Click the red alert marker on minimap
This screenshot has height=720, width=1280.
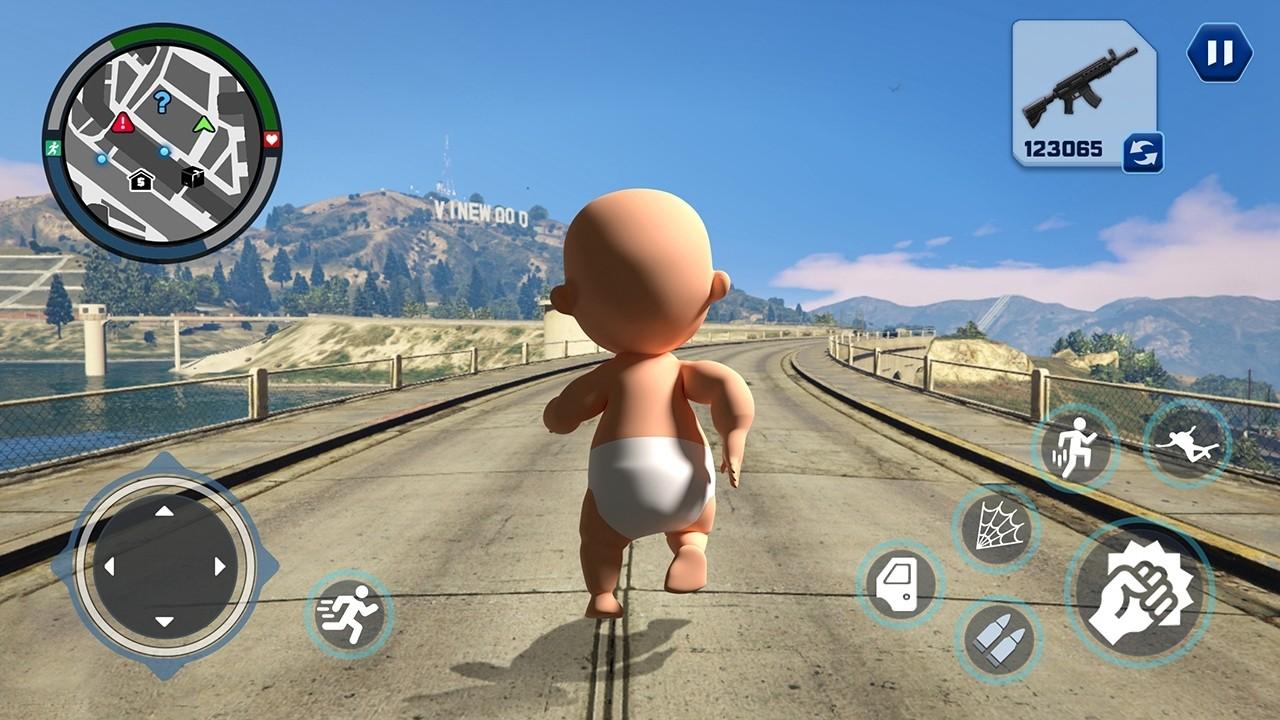(x=123, y=123)
